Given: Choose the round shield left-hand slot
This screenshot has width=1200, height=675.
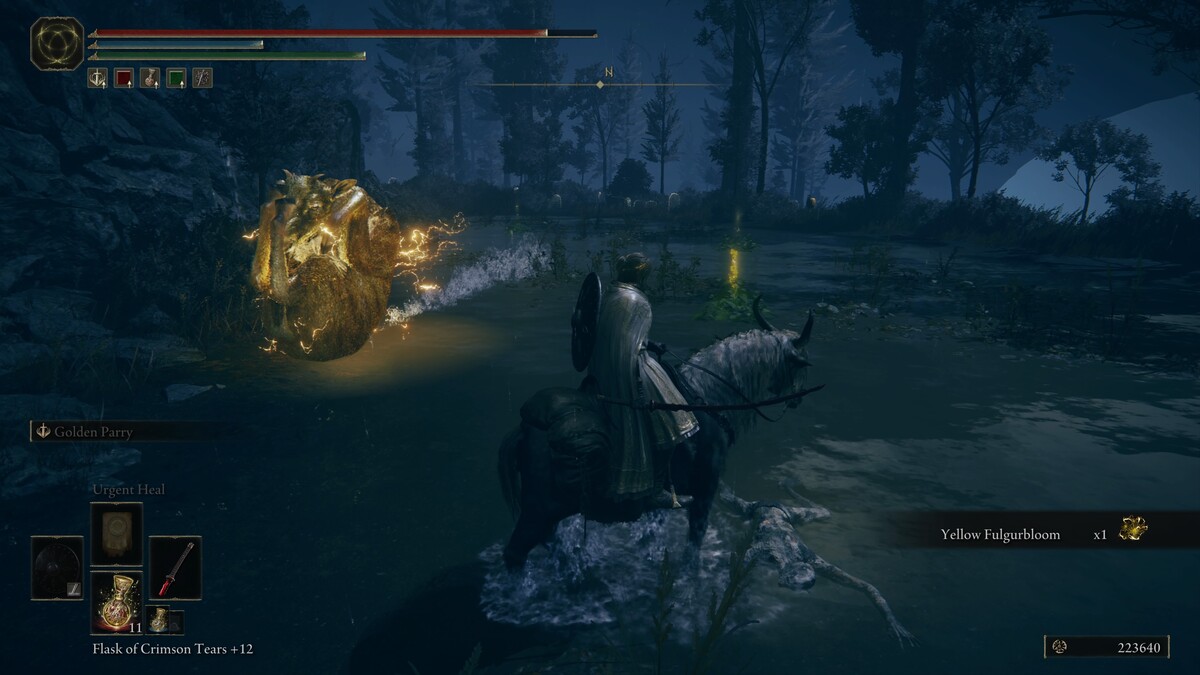Looking at the screenshot, I should click(57, 568).
